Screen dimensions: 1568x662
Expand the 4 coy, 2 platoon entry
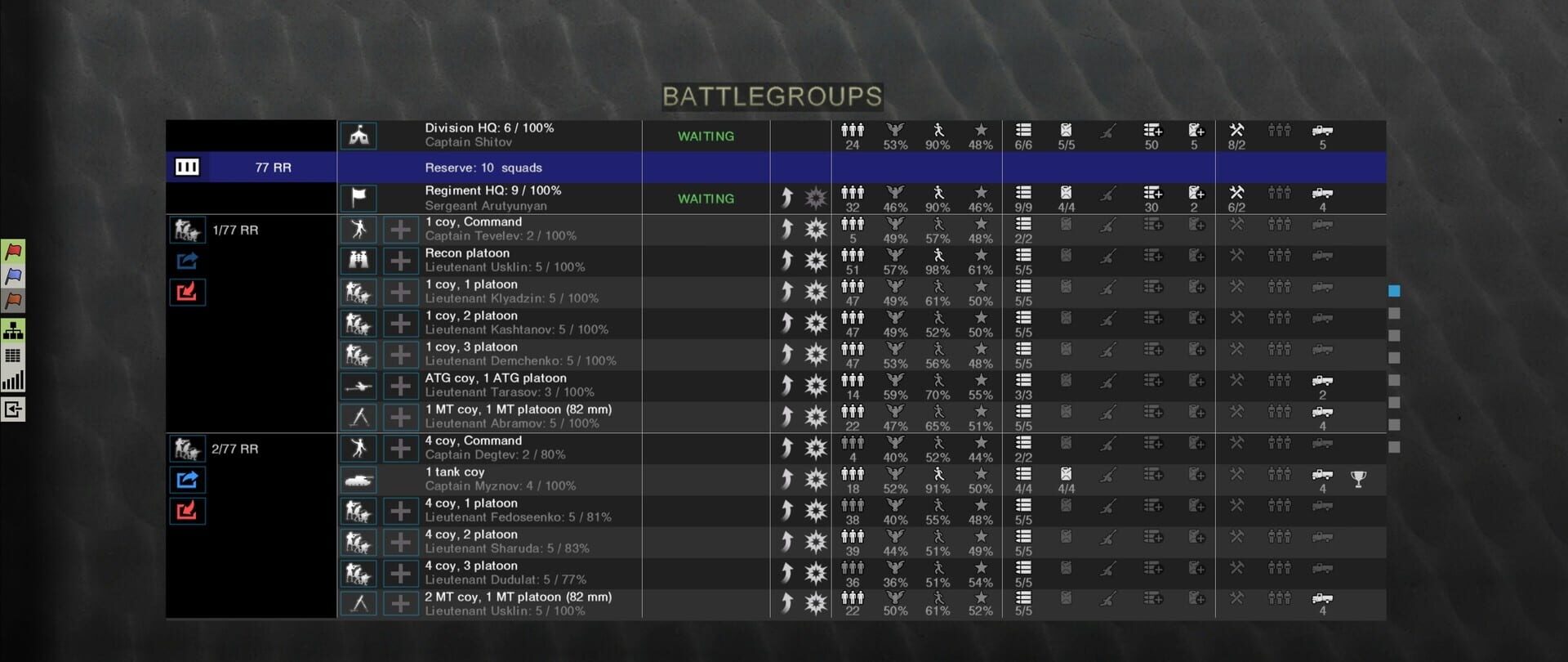coord(400,541)
